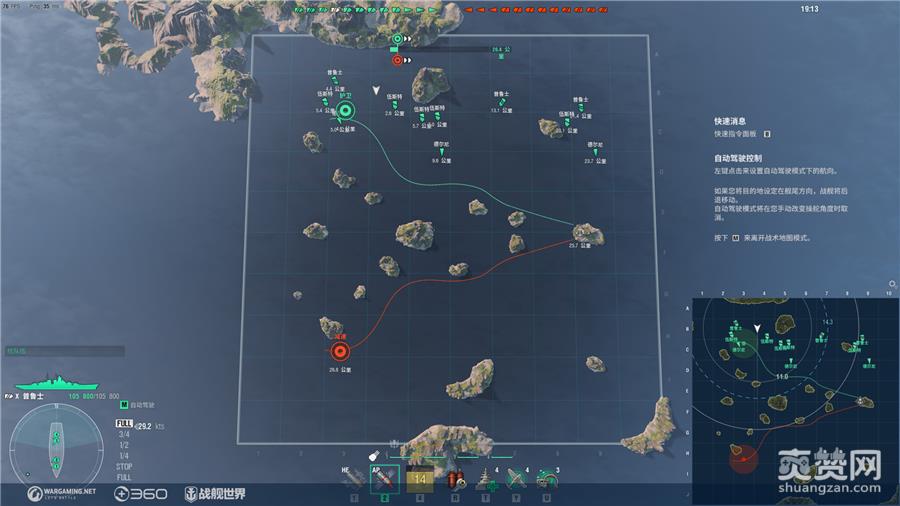
Task: Click the chat input box above the ship silhouette
Action: [64, 351]
